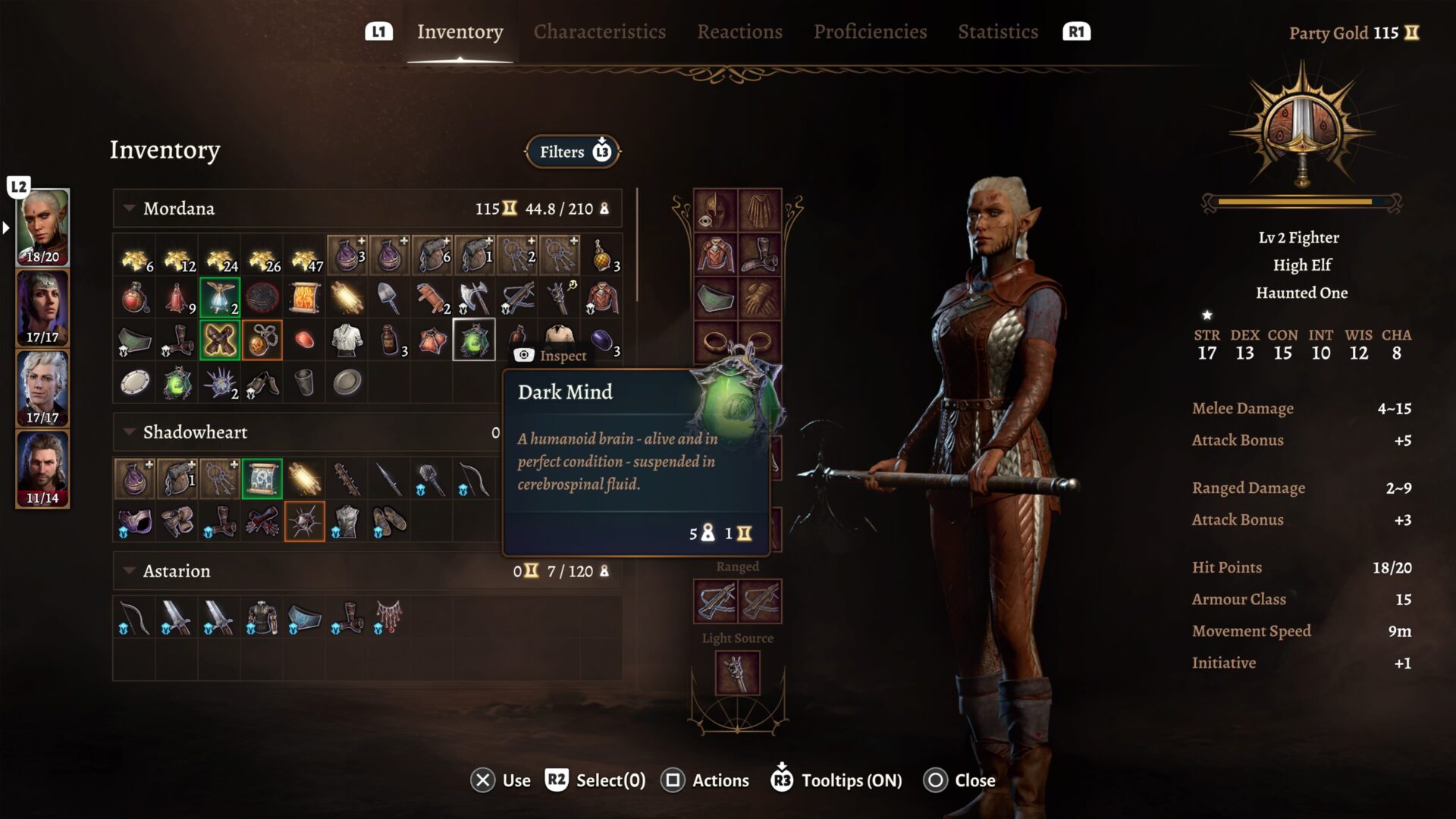1456x819 pixels.
Task: Select the highlighted Dark Mind jar
Action: click(474, 340)
